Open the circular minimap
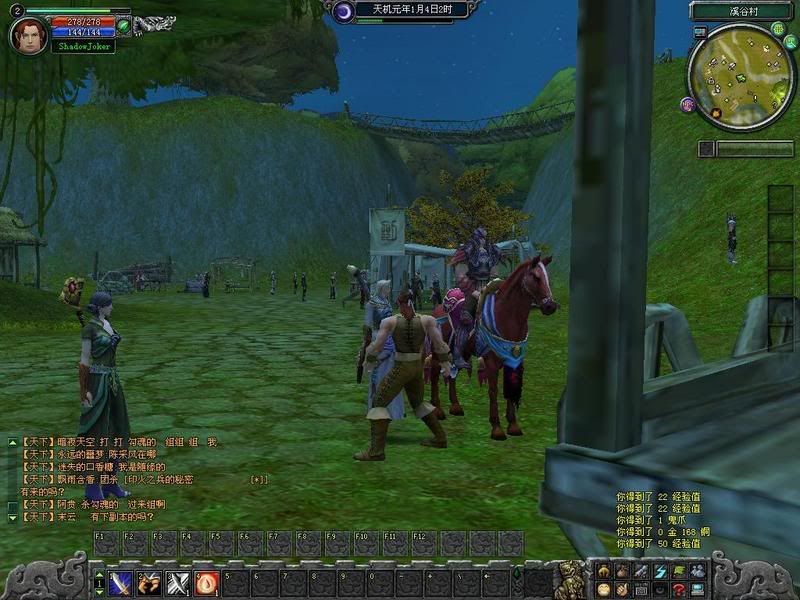The image size is (800, 600). click(740, 77)
